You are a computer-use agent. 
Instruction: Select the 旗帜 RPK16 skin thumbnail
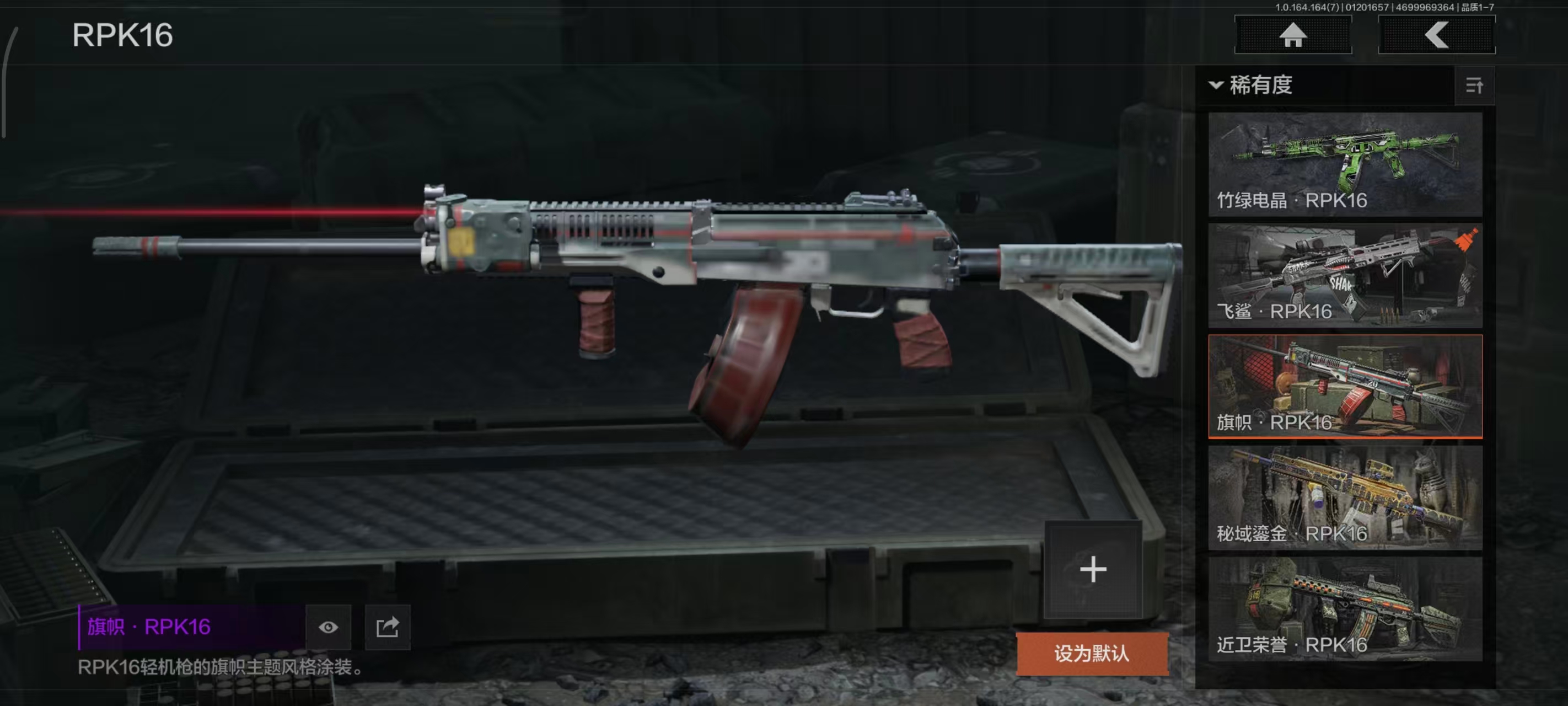(1345, 386)
